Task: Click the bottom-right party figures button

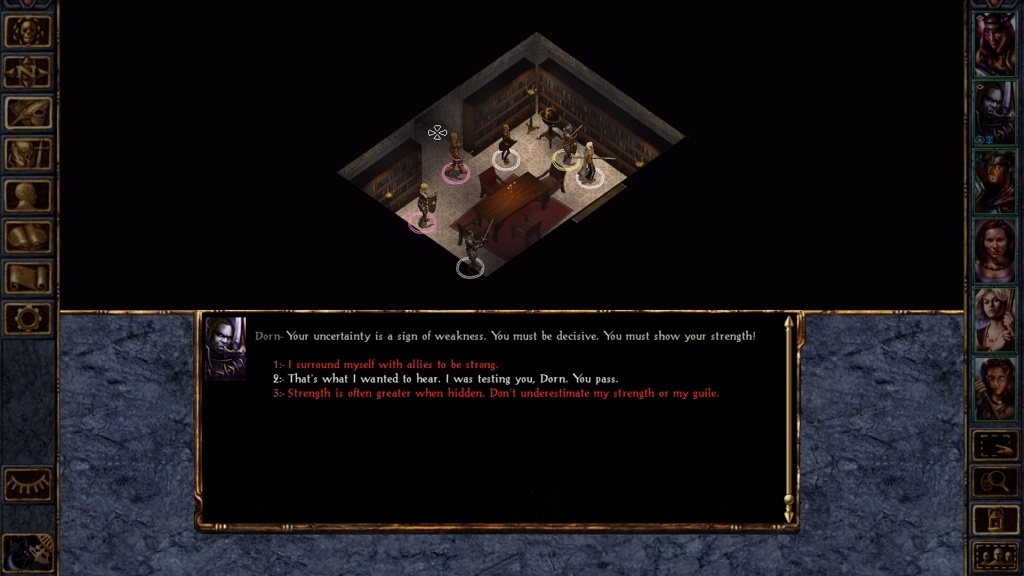Action: [995, 554]
